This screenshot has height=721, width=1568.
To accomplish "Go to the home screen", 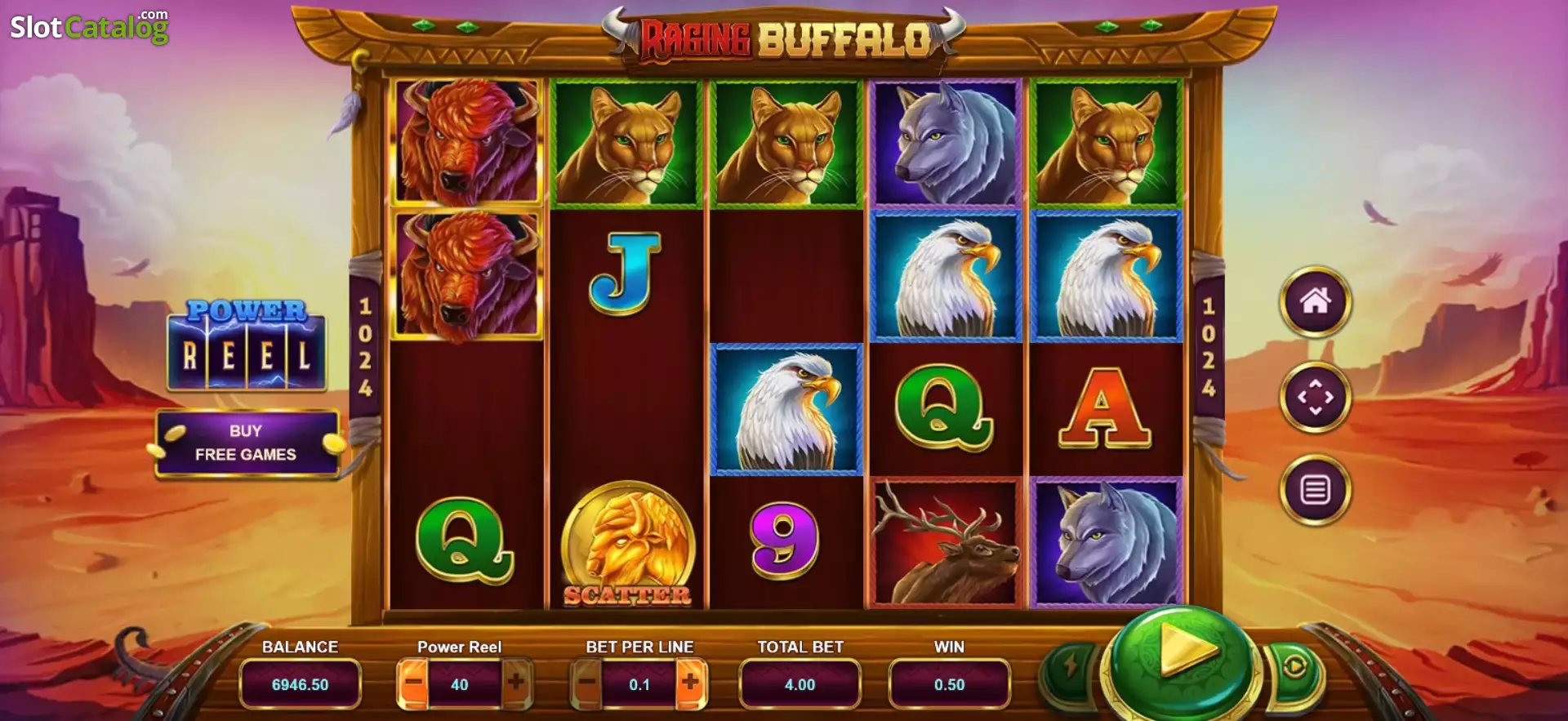I will tap(1315, 302).
